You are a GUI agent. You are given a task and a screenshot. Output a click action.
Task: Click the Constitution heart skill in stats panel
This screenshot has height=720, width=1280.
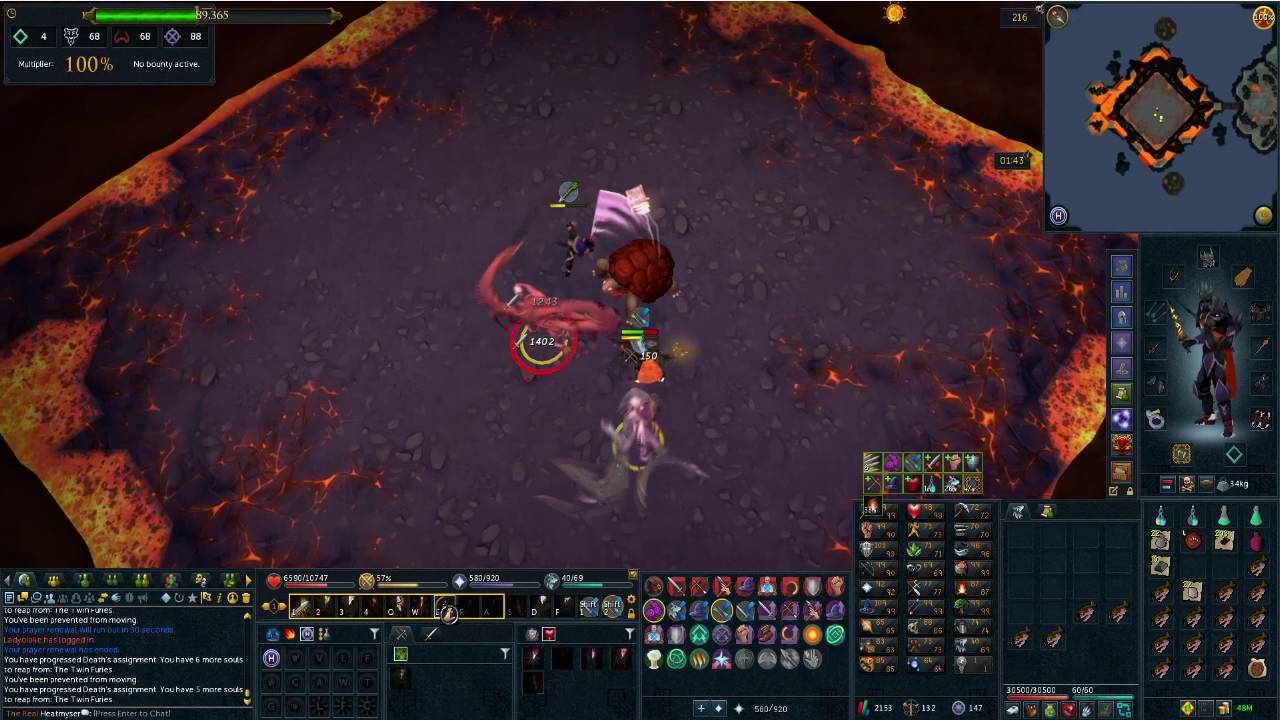pos(913,511)
